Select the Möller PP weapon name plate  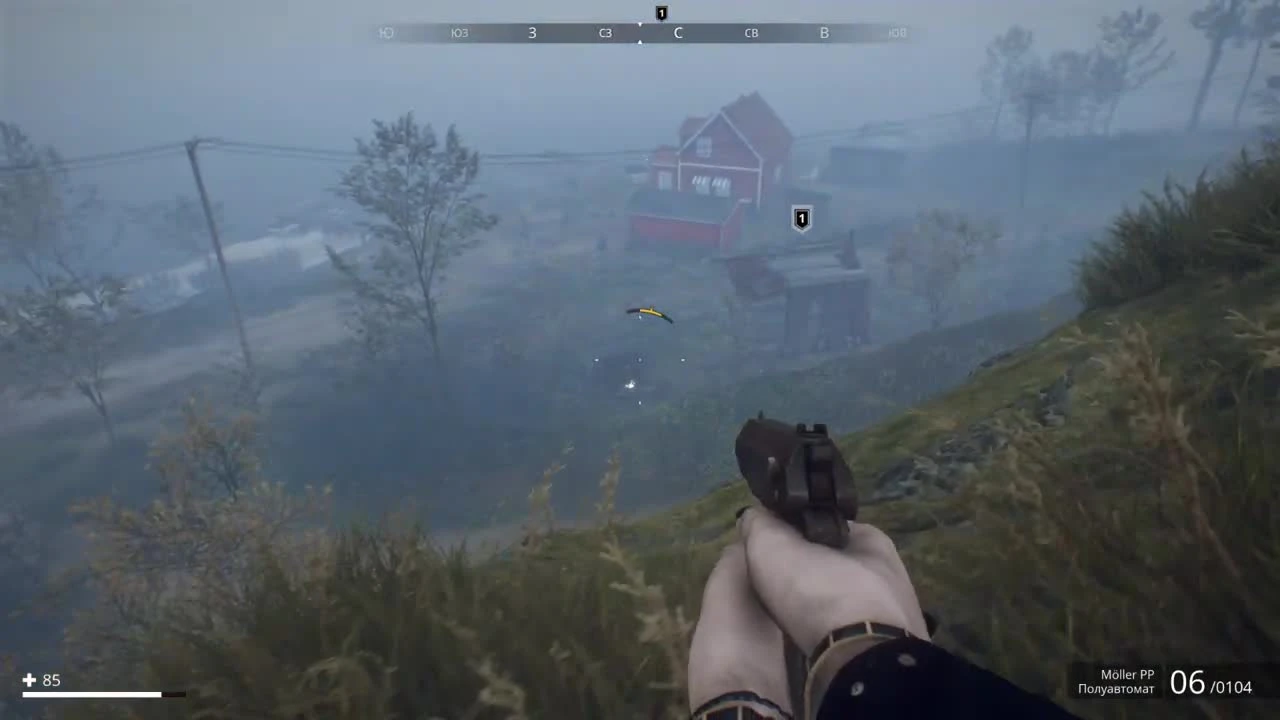point(1126,674)
